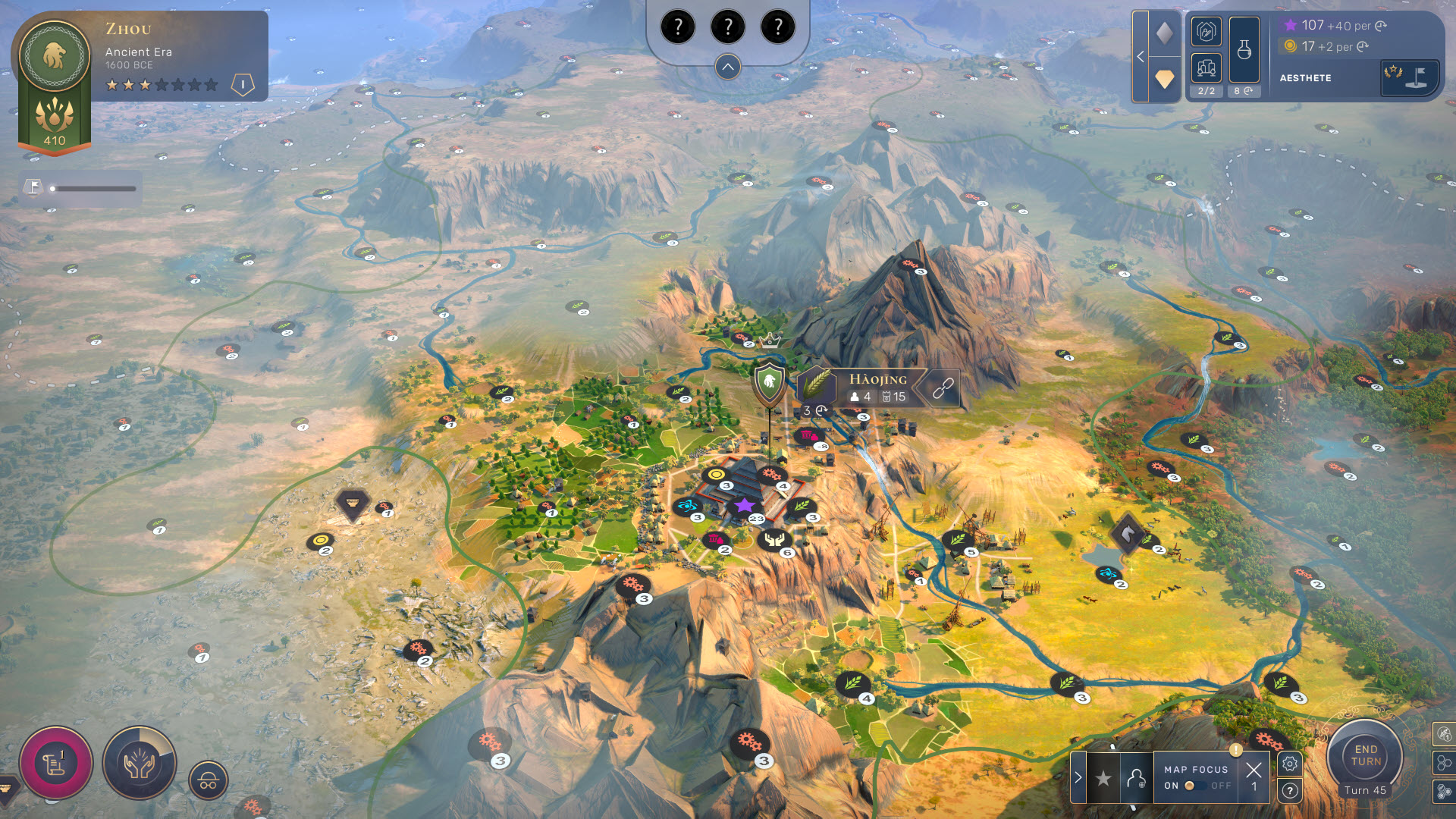
Task: Expand the upward chevron under the question marks
Action: point(727,67)
